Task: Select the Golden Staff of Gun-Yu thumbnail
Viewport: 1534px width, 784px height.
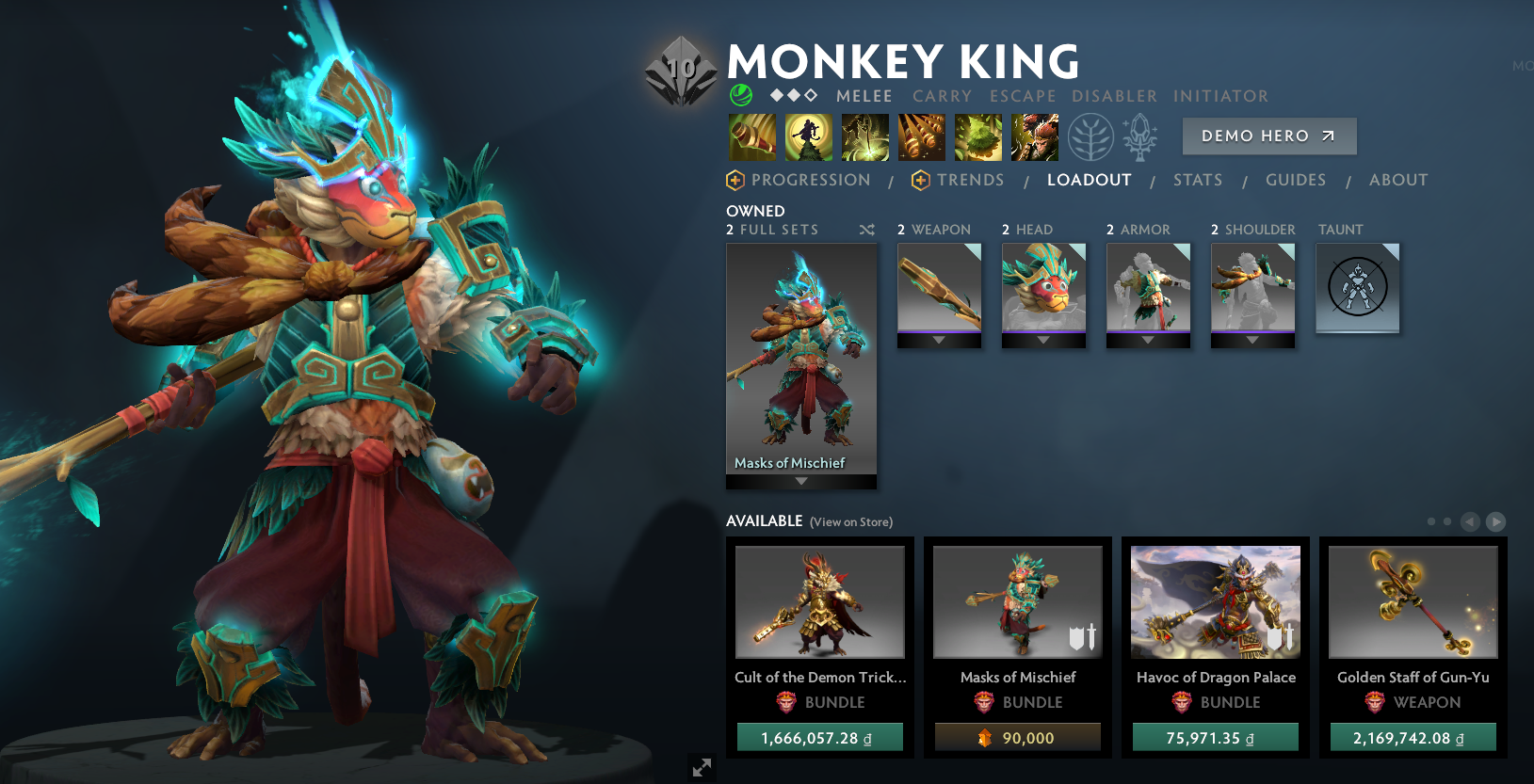Action: pos(1412,602)
